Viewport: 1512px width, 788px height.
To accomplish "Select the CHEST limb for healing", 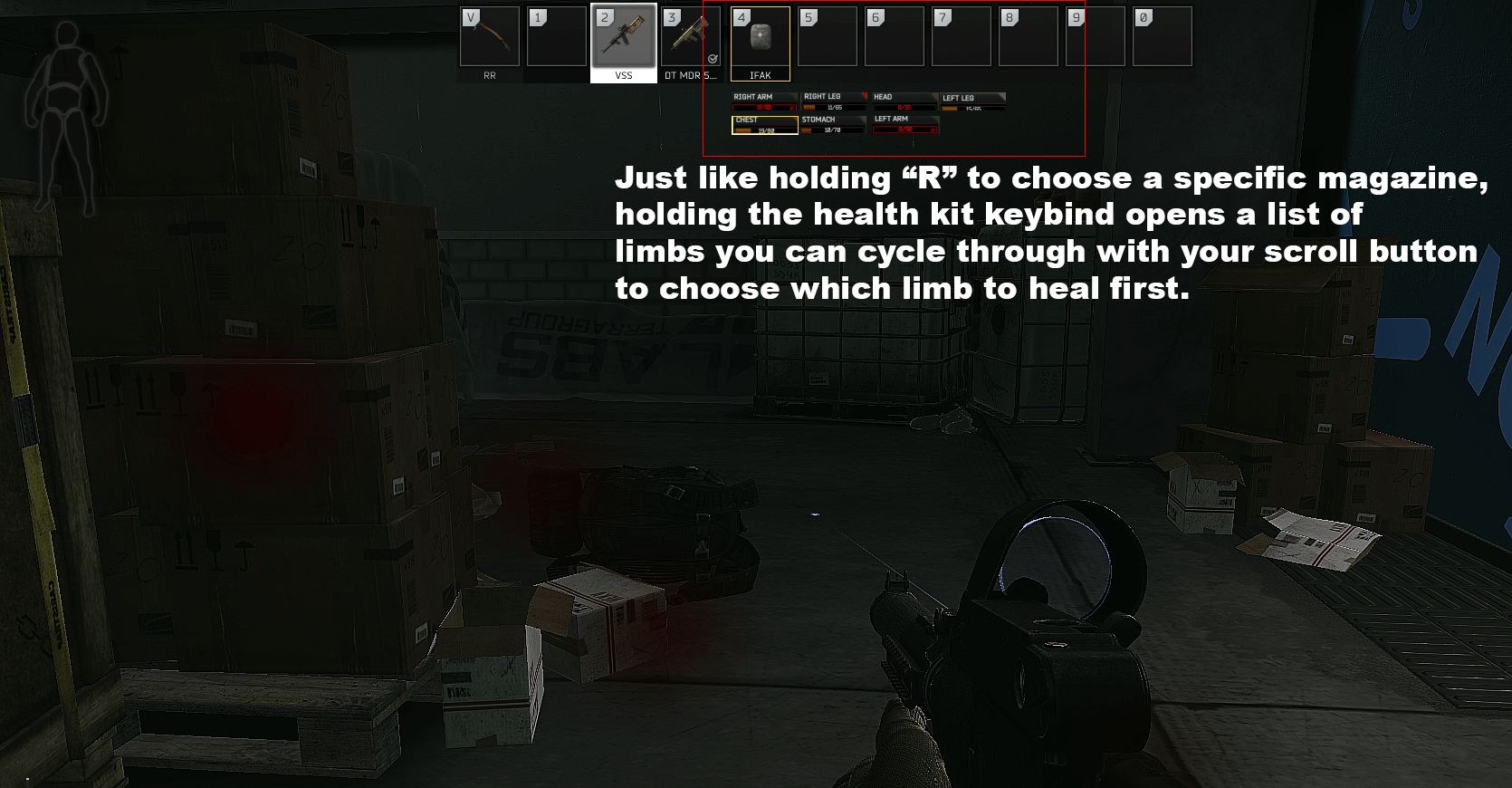I will (763, 125).
